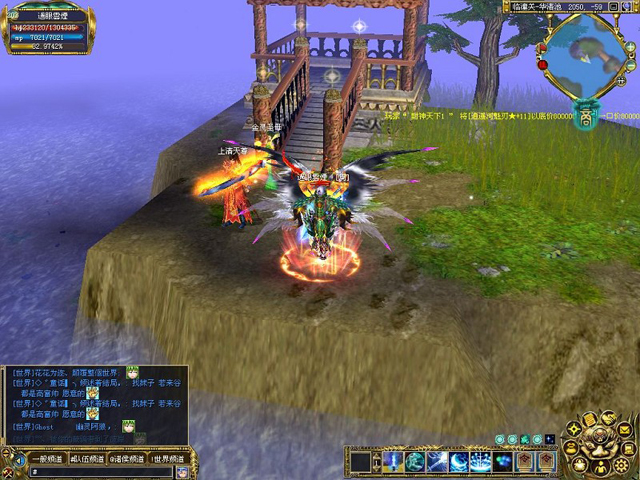Select the 诸侯频道 chat channel
640x480 pixels.
(x=128, y=459)
